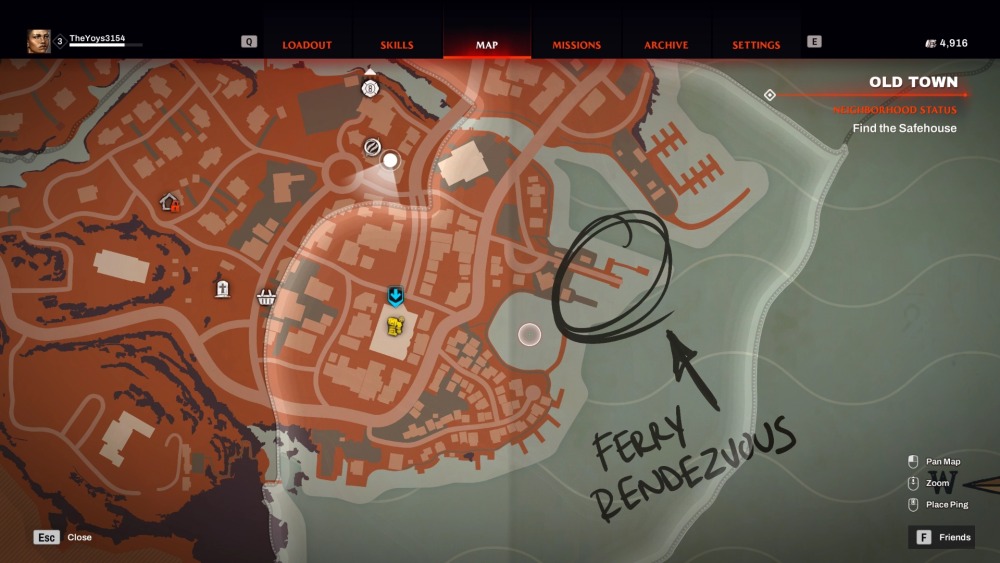Click the Old Town neighborhood header
1000x563 pixels.
(x=913, y=82)
